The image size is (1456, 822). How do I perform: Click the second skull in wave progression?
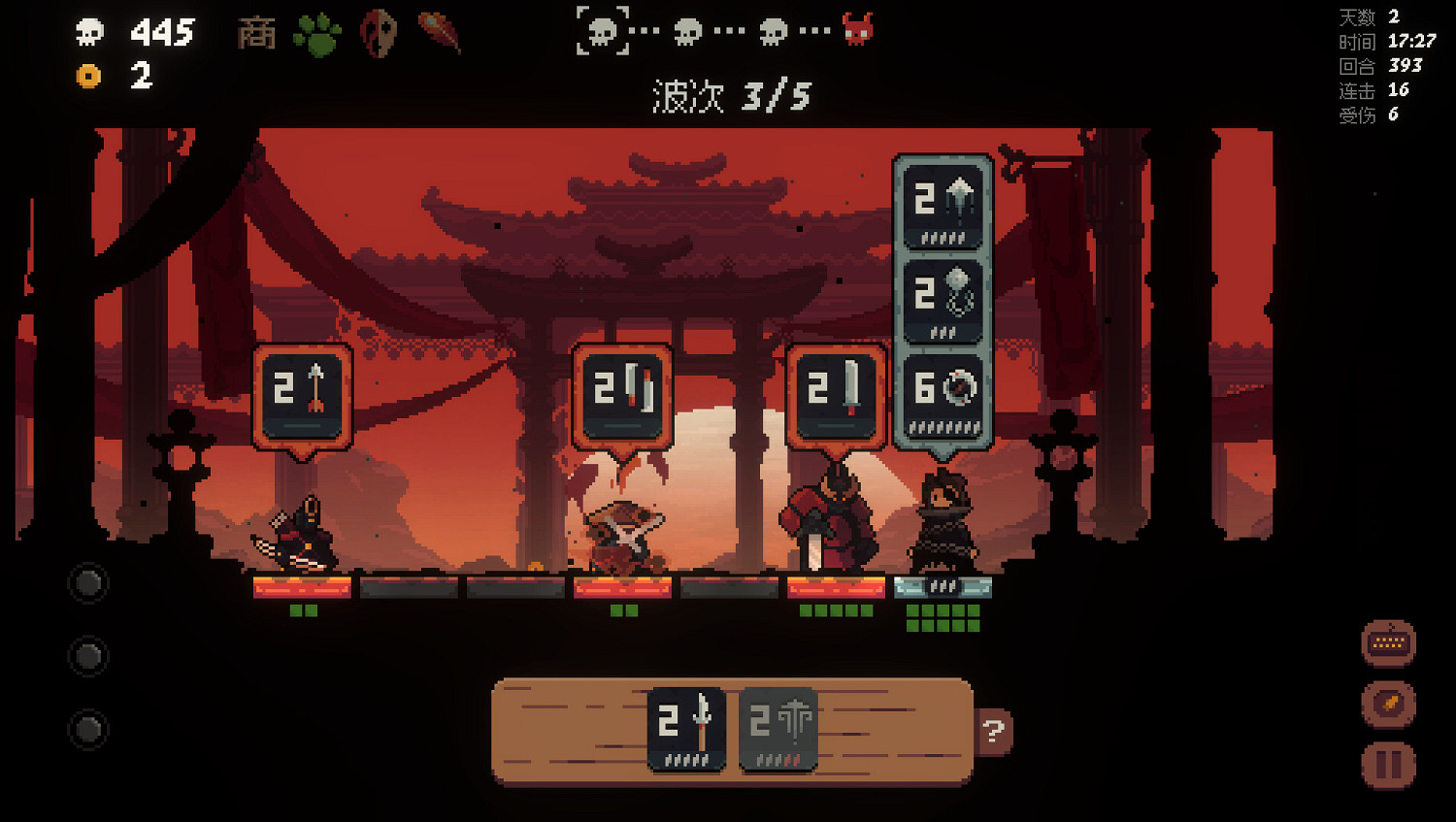[687, 30]
